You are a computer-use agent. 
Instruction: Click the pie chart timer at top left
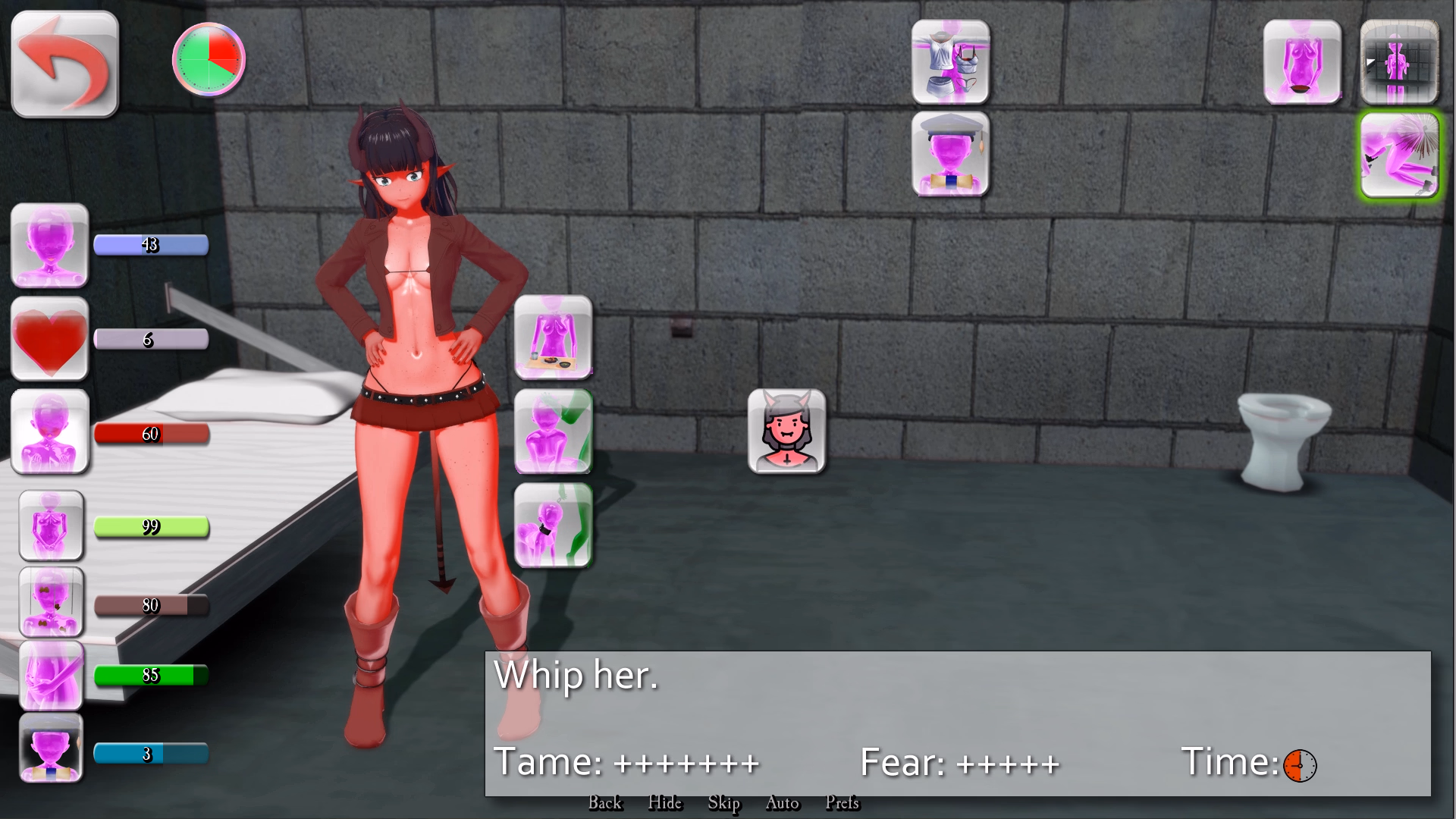(x=207, y=58)
